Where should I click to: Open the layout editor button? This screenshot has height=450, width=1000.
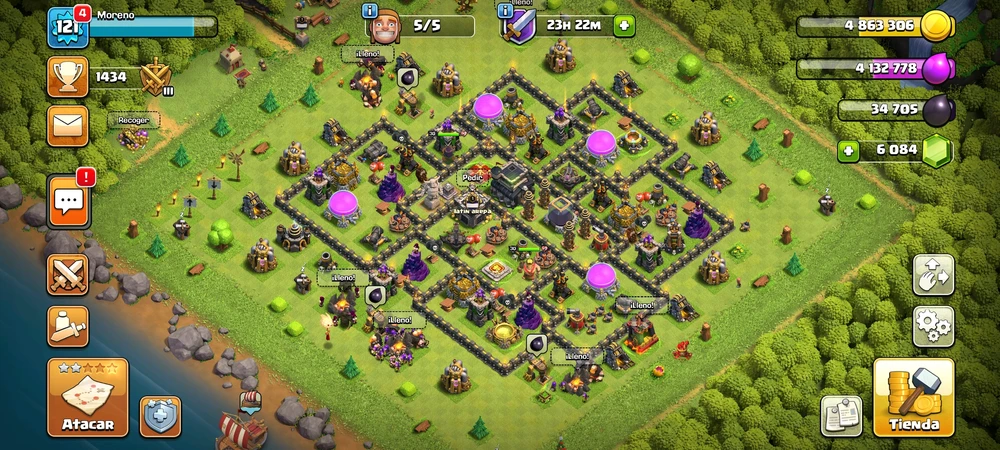point(933,275)
